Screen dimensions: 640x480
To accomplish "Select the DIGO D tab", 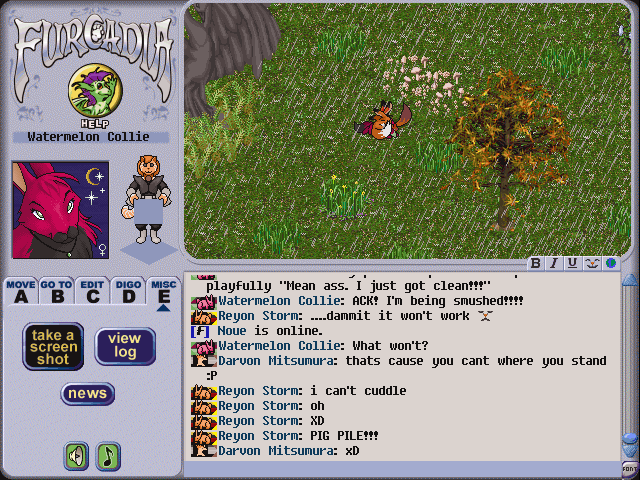I will 128,291.
